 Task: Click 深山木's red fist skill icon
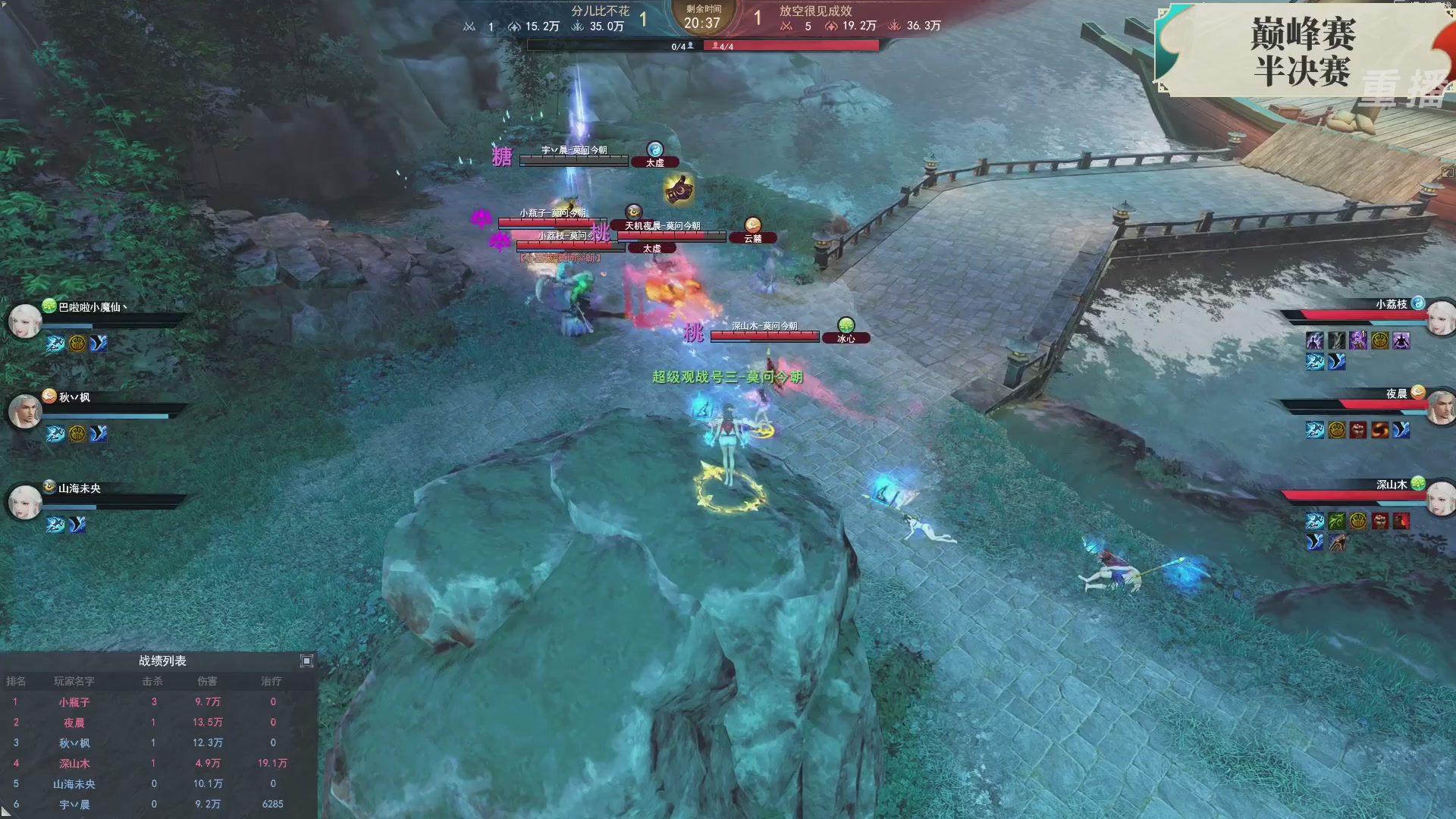[x=1379, y=521]
